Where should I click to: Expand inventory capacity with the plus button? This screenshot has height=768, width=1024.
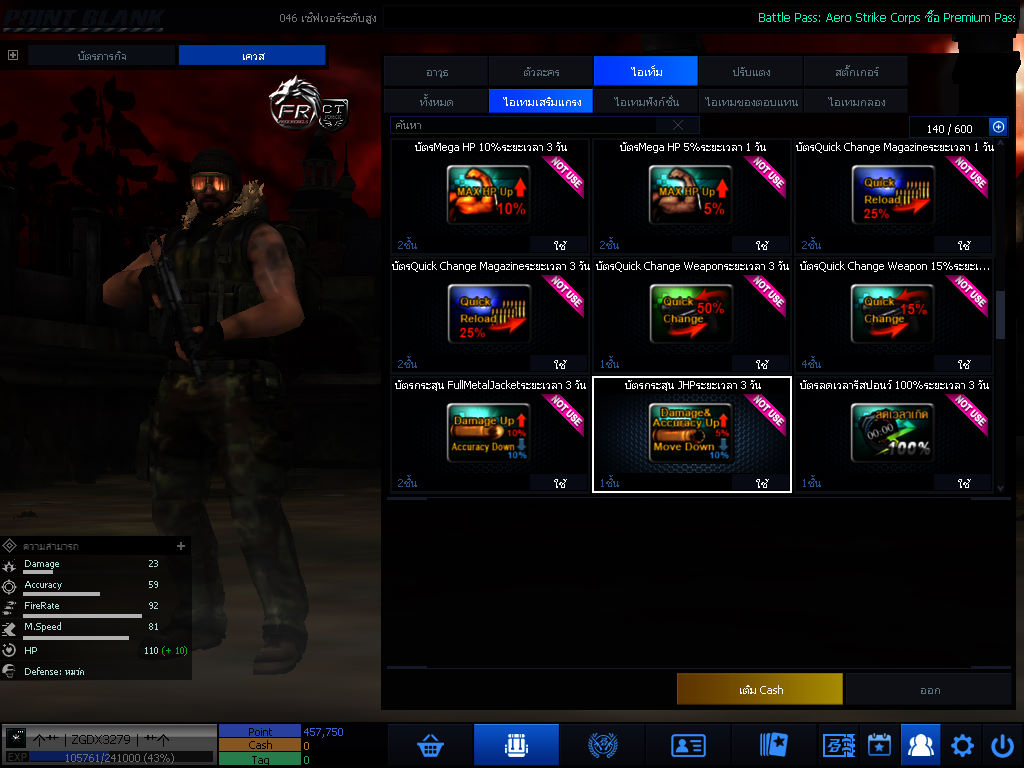pyautogui.click(x=997, y=127)
